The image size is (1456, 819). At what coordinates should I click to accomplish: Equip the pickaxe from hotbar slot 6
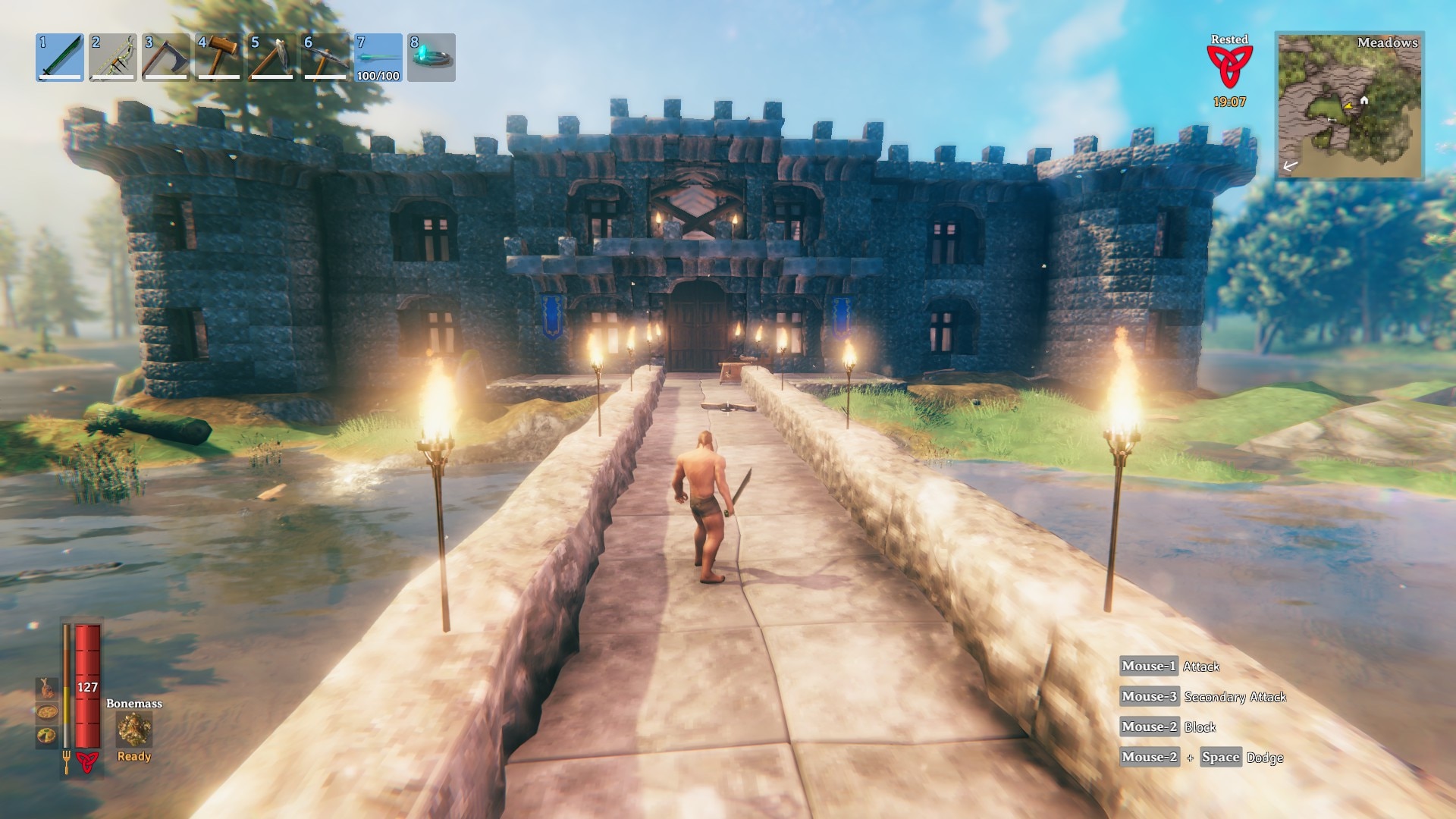[x=325, y=58]
